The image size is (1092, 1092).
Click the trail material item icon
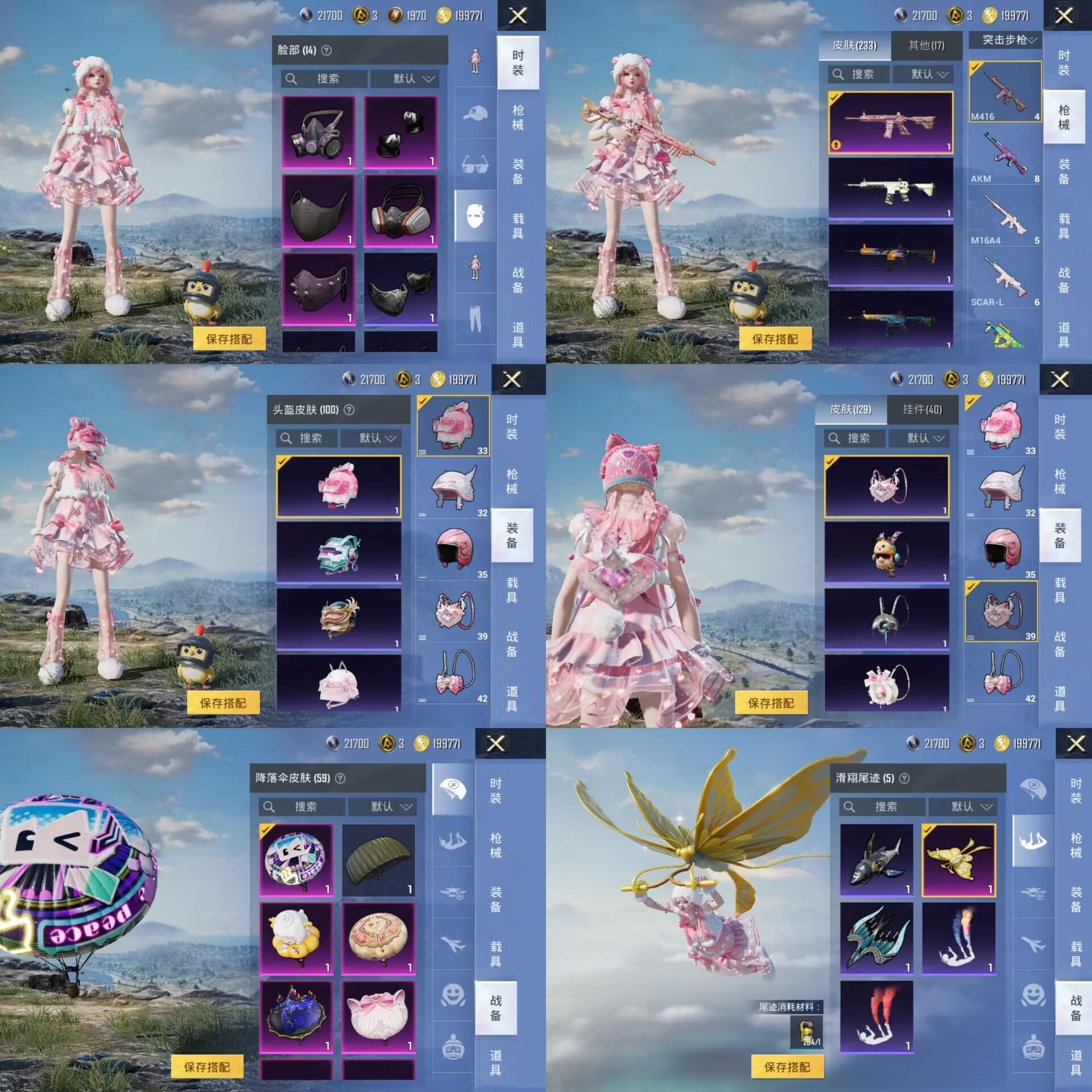[806, 1032]
